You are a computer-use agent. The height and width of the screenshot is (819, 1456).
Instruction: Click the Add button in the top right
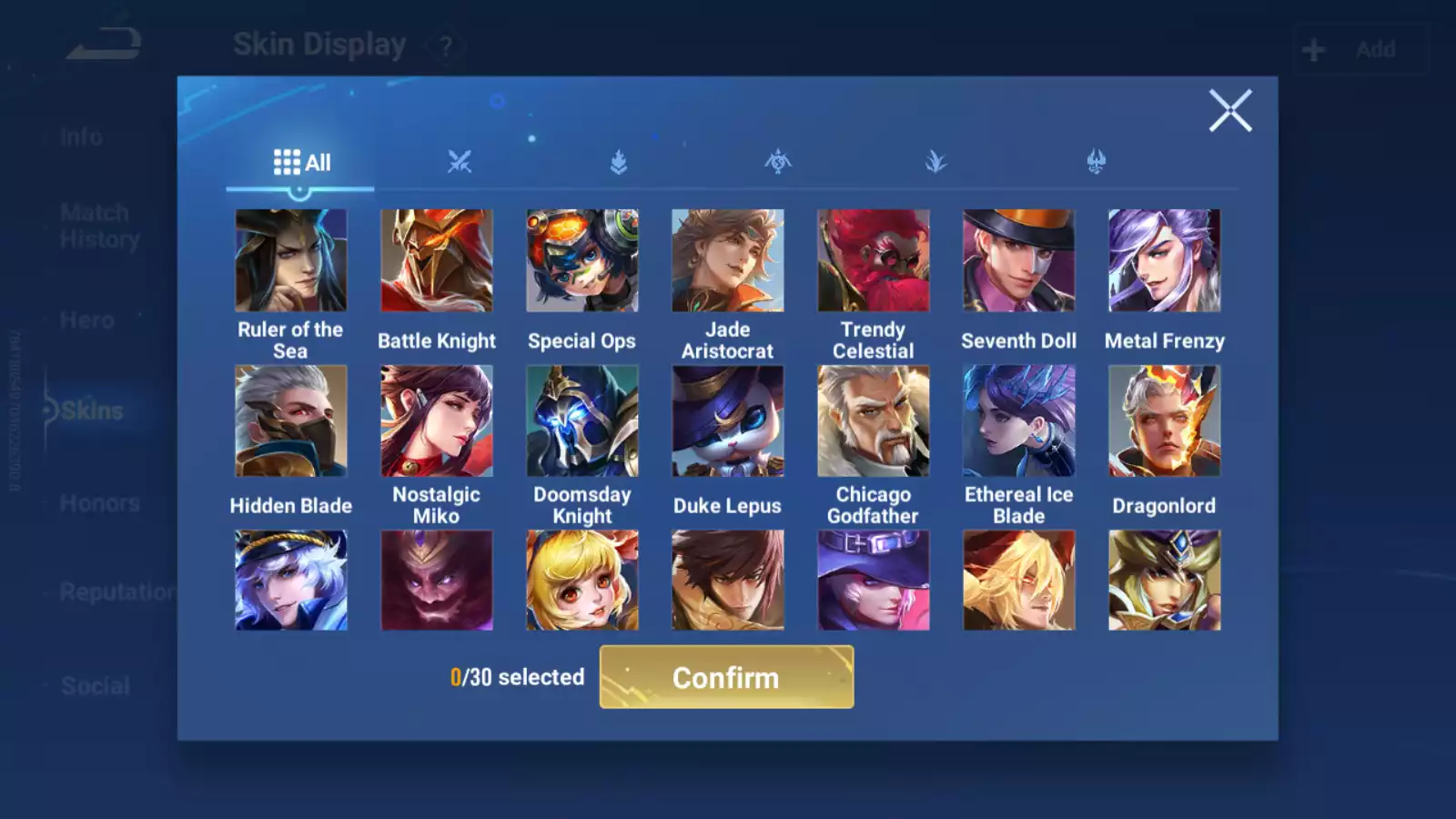1360,48
